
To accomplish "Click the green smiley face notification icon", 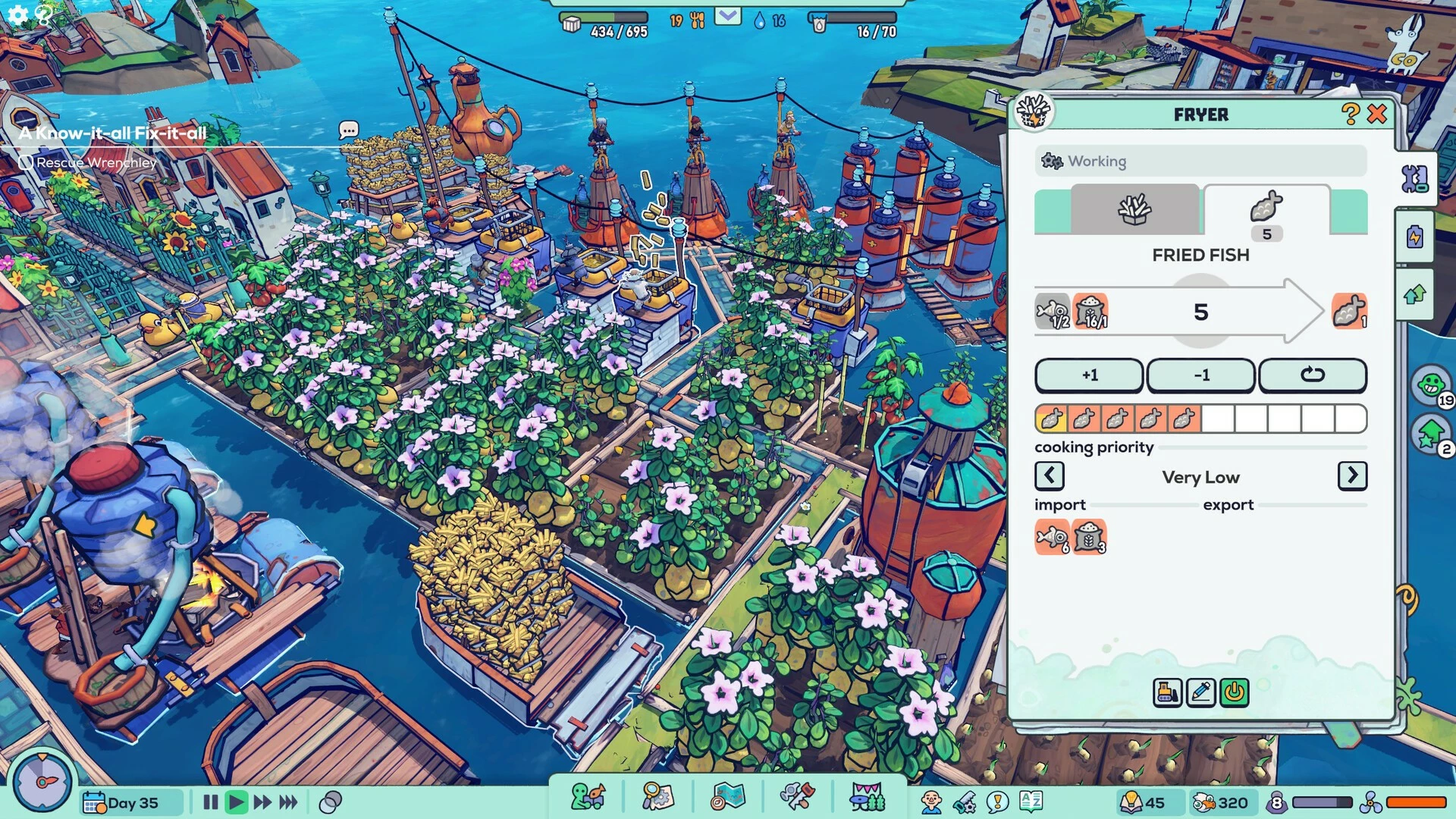I will point(1430,385).
